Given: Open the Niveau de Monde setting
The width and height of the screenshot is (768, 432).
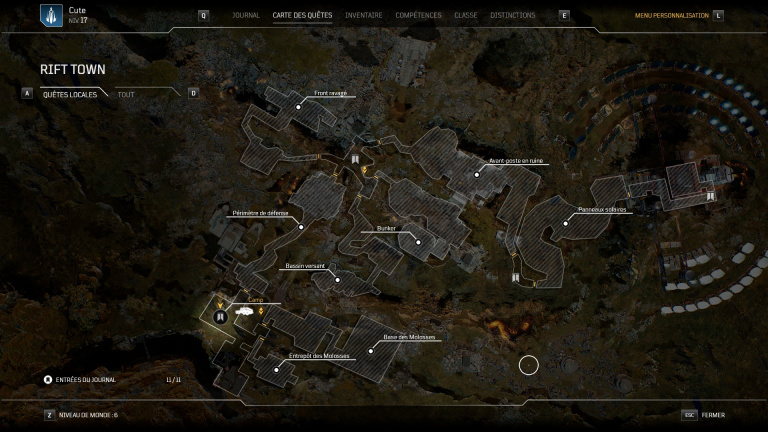Looking at the screenshot, I should [x=88, y=415].
